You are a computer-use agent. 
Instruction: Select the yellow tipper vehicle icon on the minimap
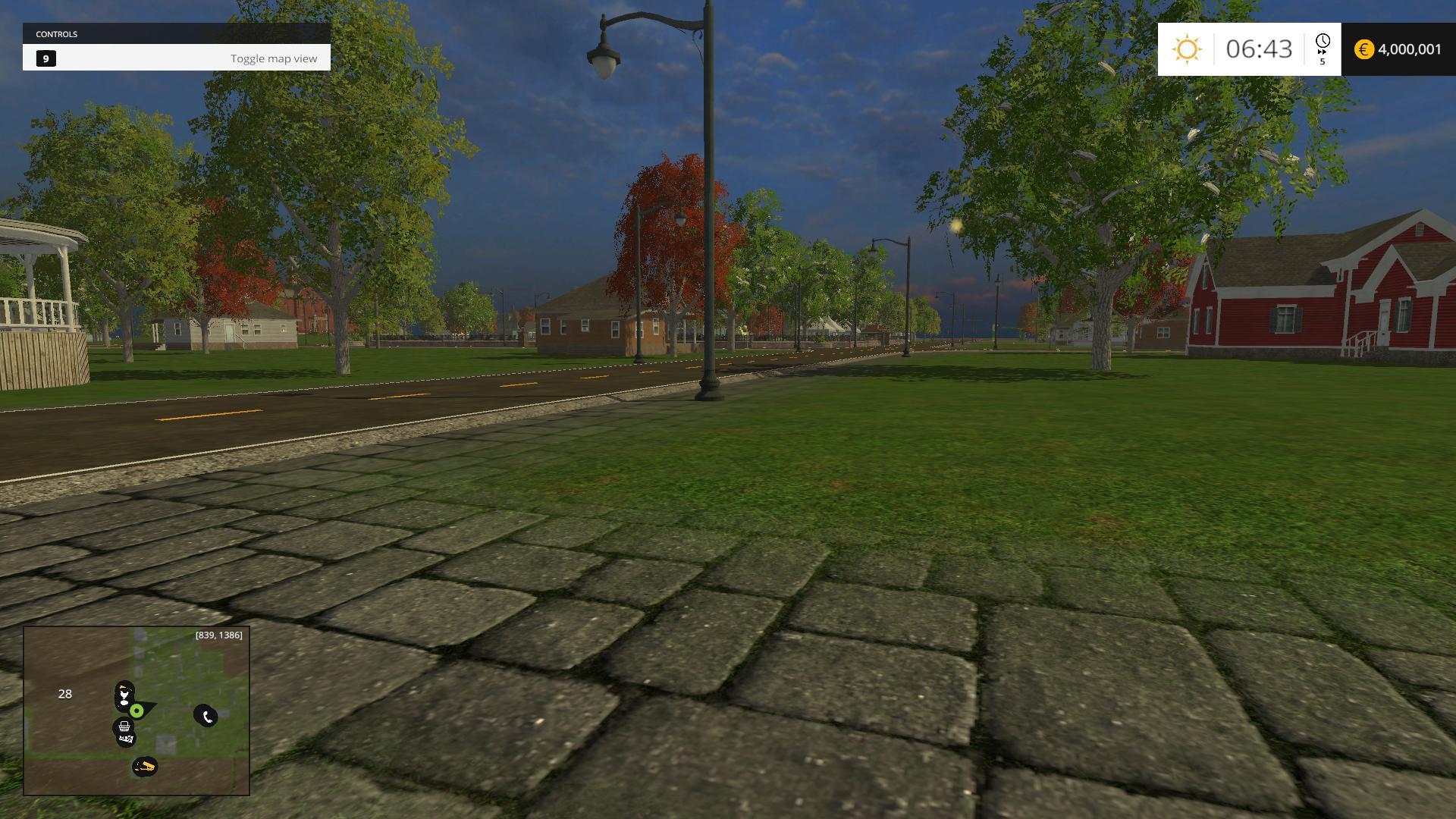point(146,765)
